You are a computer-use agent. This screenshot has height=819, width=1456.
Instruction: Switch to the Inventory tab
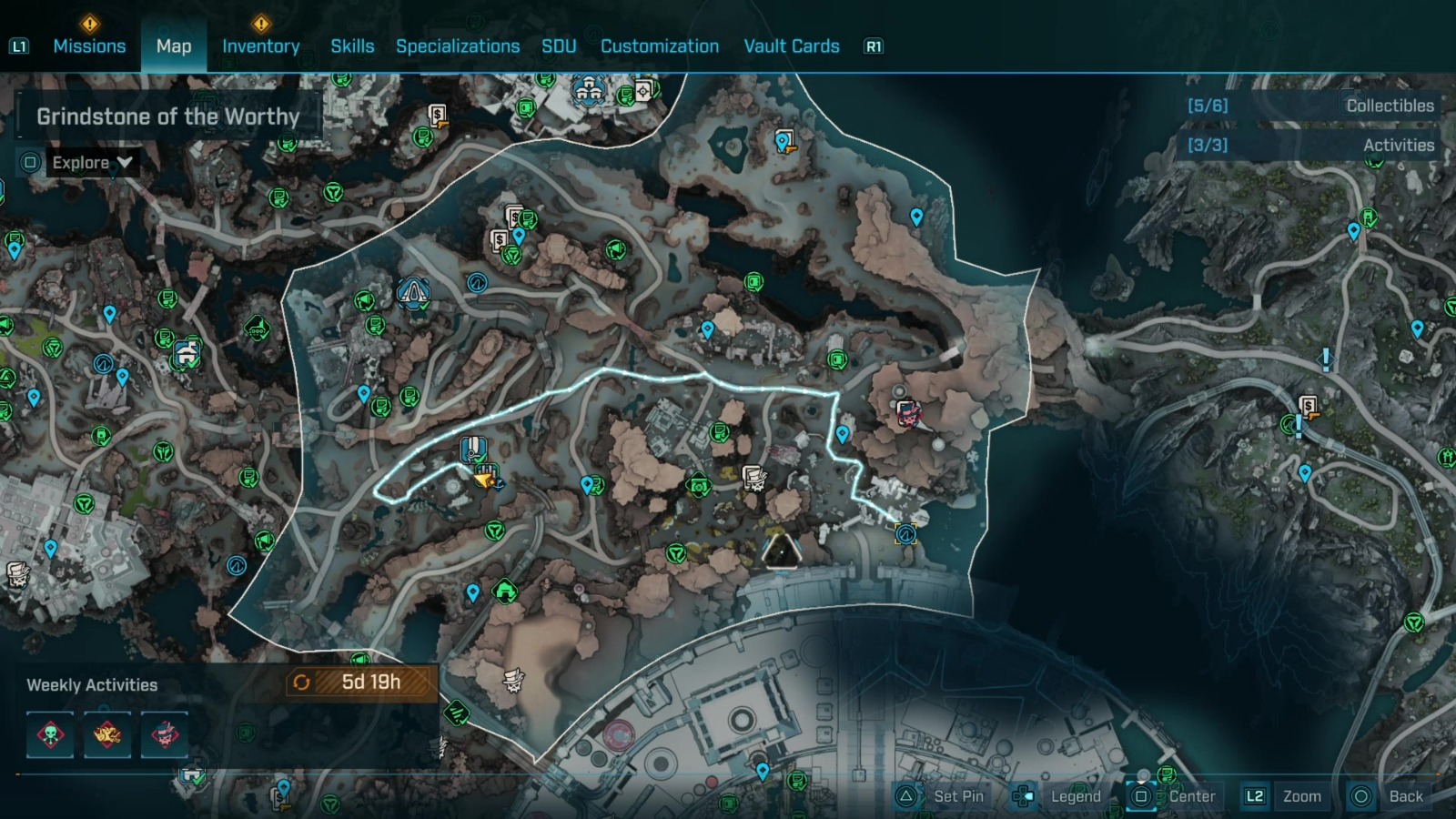tap(262, 45)
